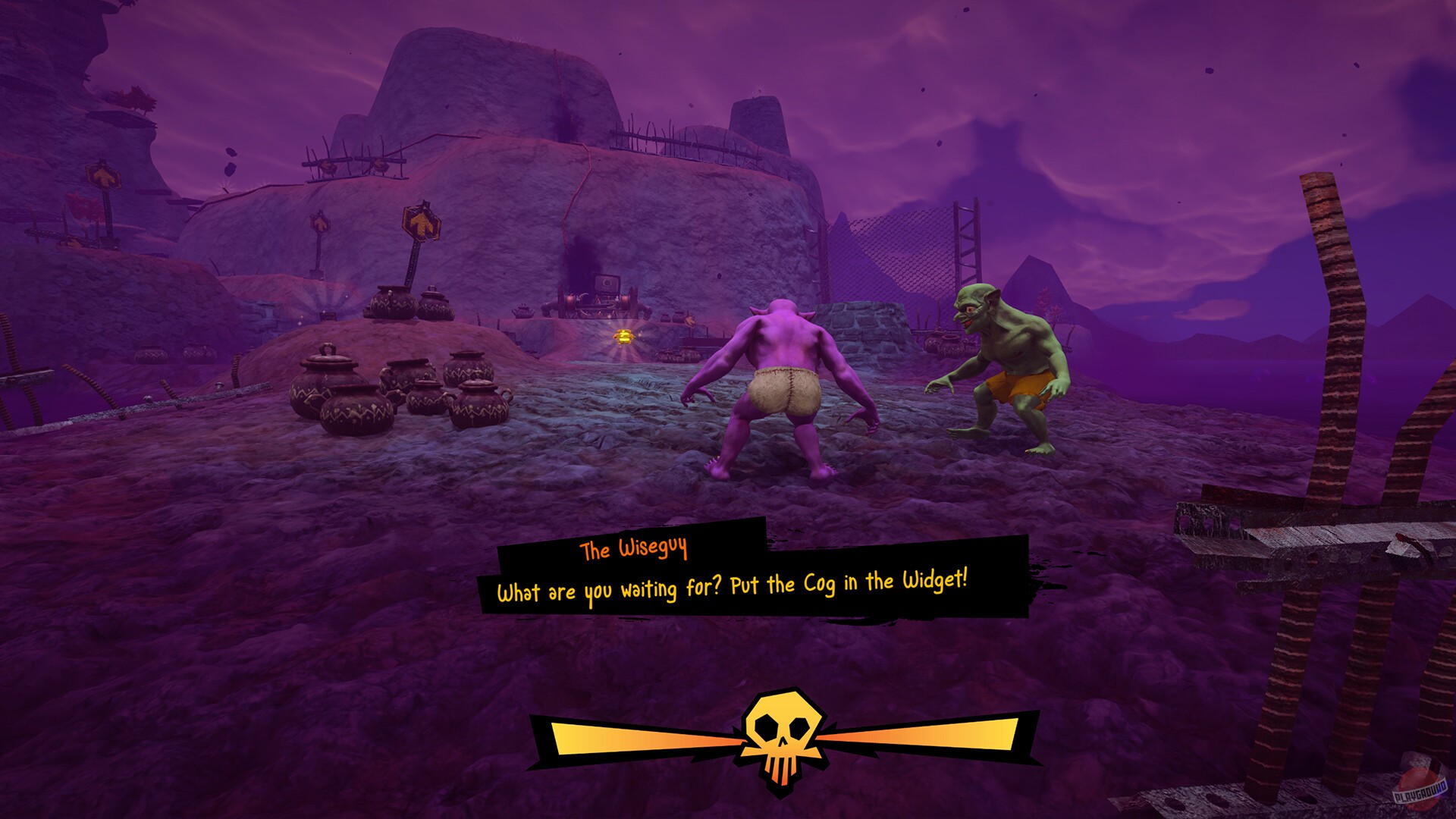Select the red banner flag on the left cliff
This screenshot has height=819, width=1456.
[83, 205]
